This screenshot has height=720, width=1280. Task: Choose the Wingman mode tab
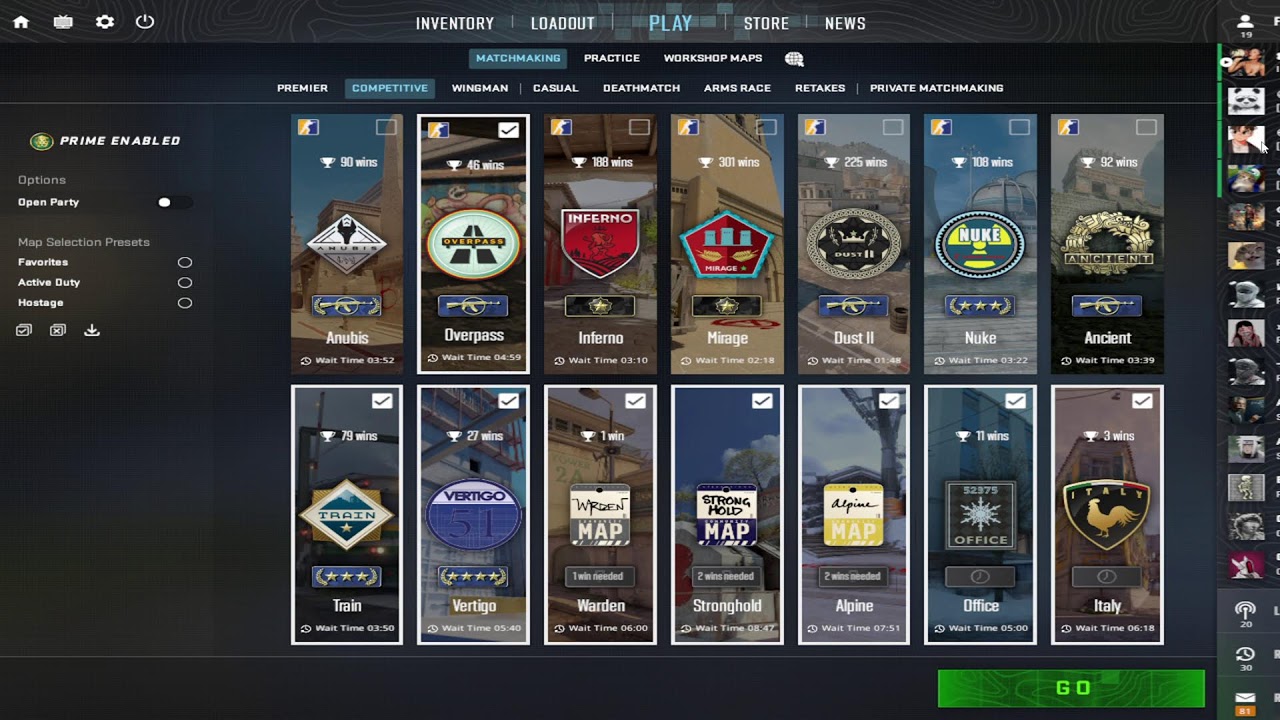coord(479,88)
